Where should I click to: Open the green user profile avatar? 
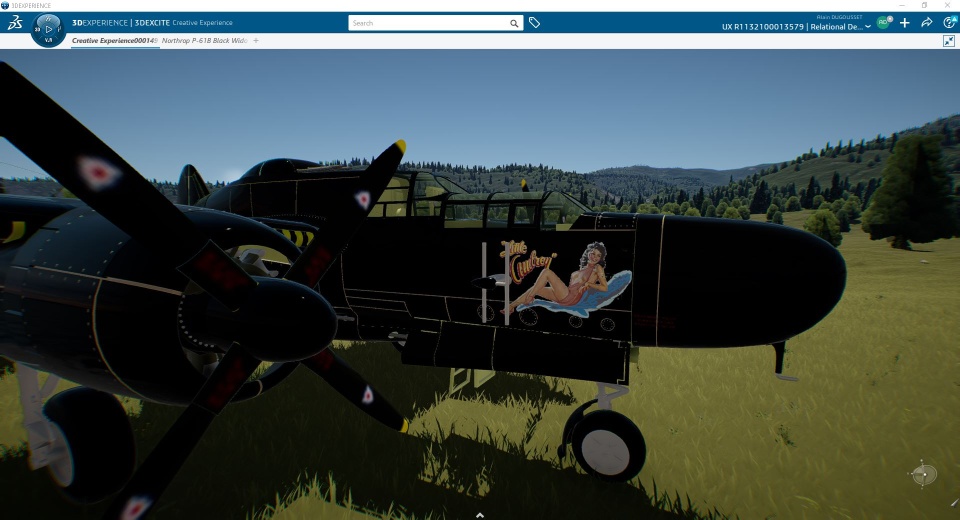[x=883, y=23]
